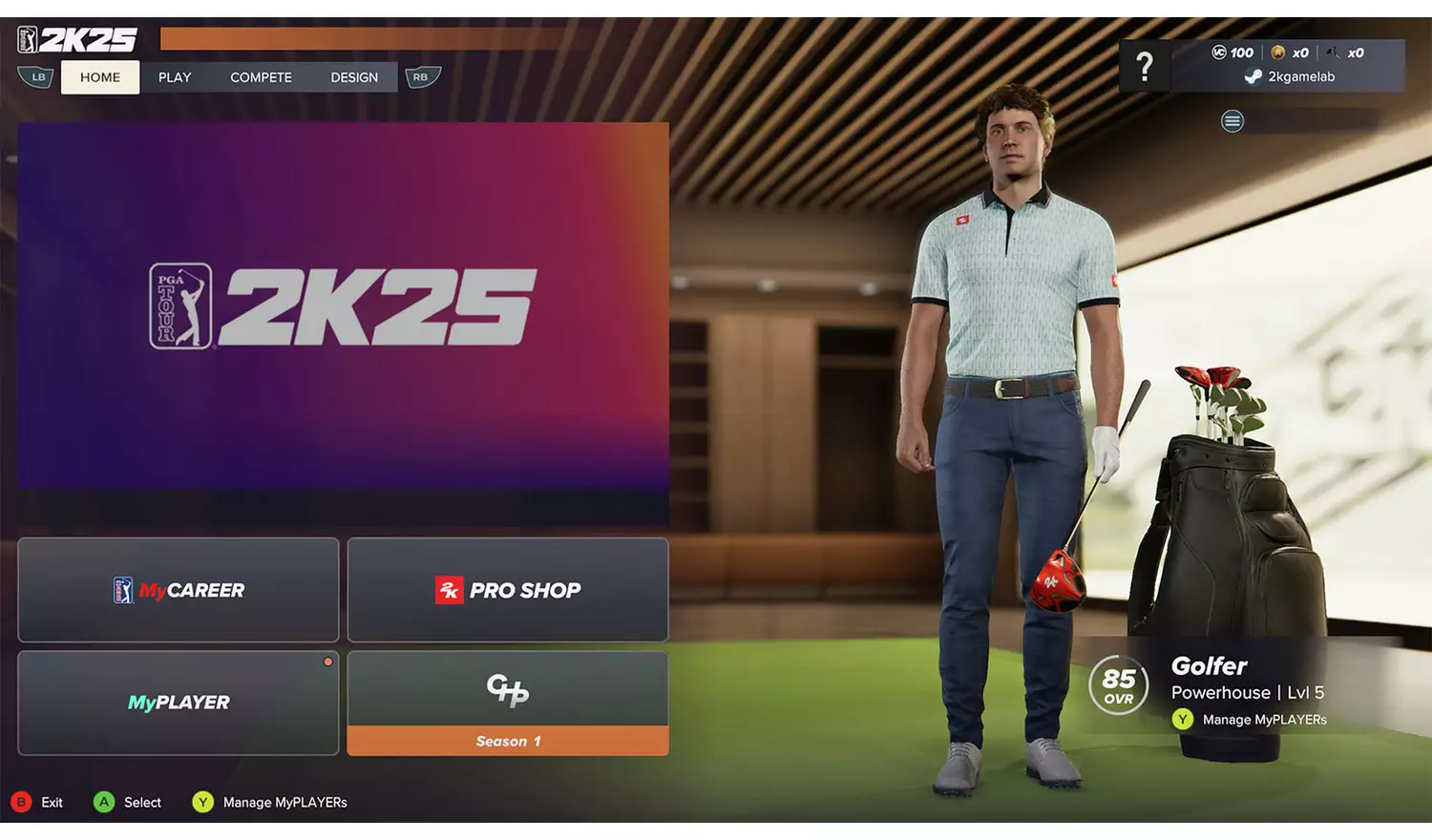The image size is (1432, 840).
Task: Click the gold coin counter icon
Action: 1279,52
